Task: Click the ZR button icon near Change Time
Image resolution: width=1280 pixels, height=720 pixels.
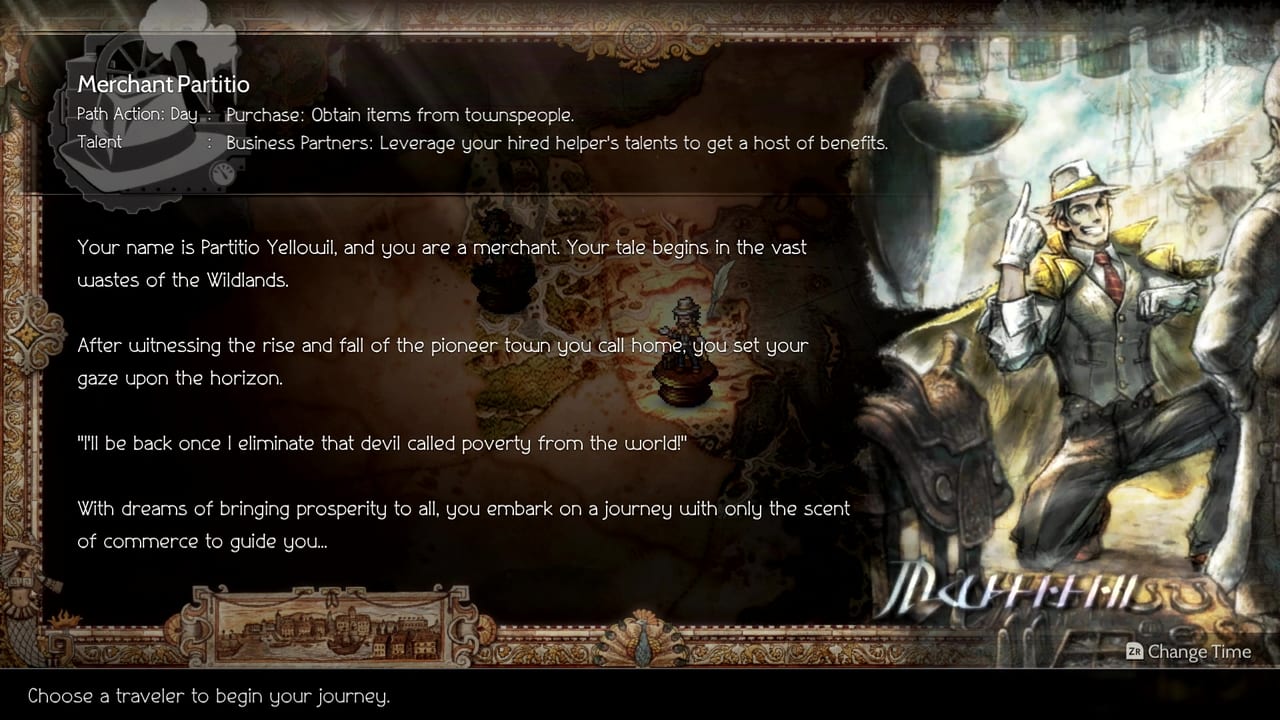Action: coord(1133,652)
